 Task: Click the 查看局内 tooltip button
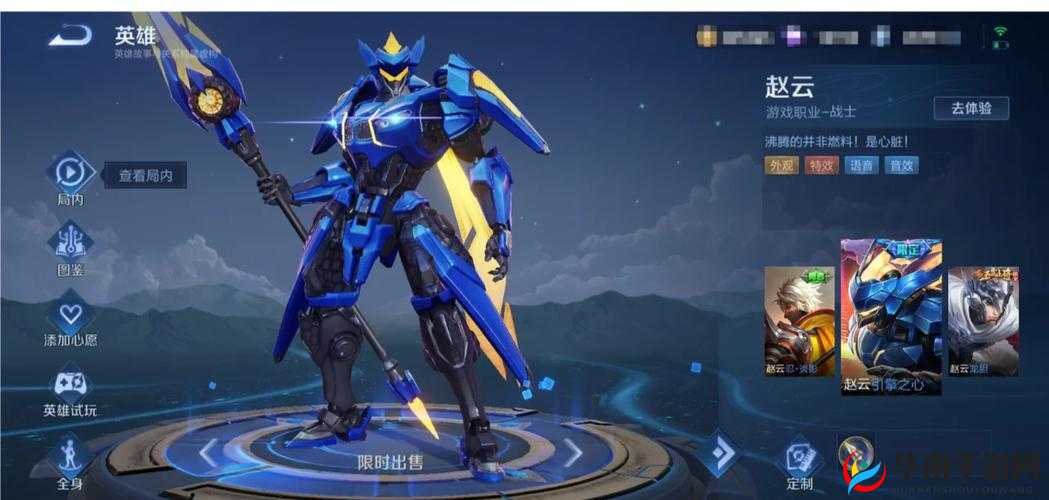point(145,176)
